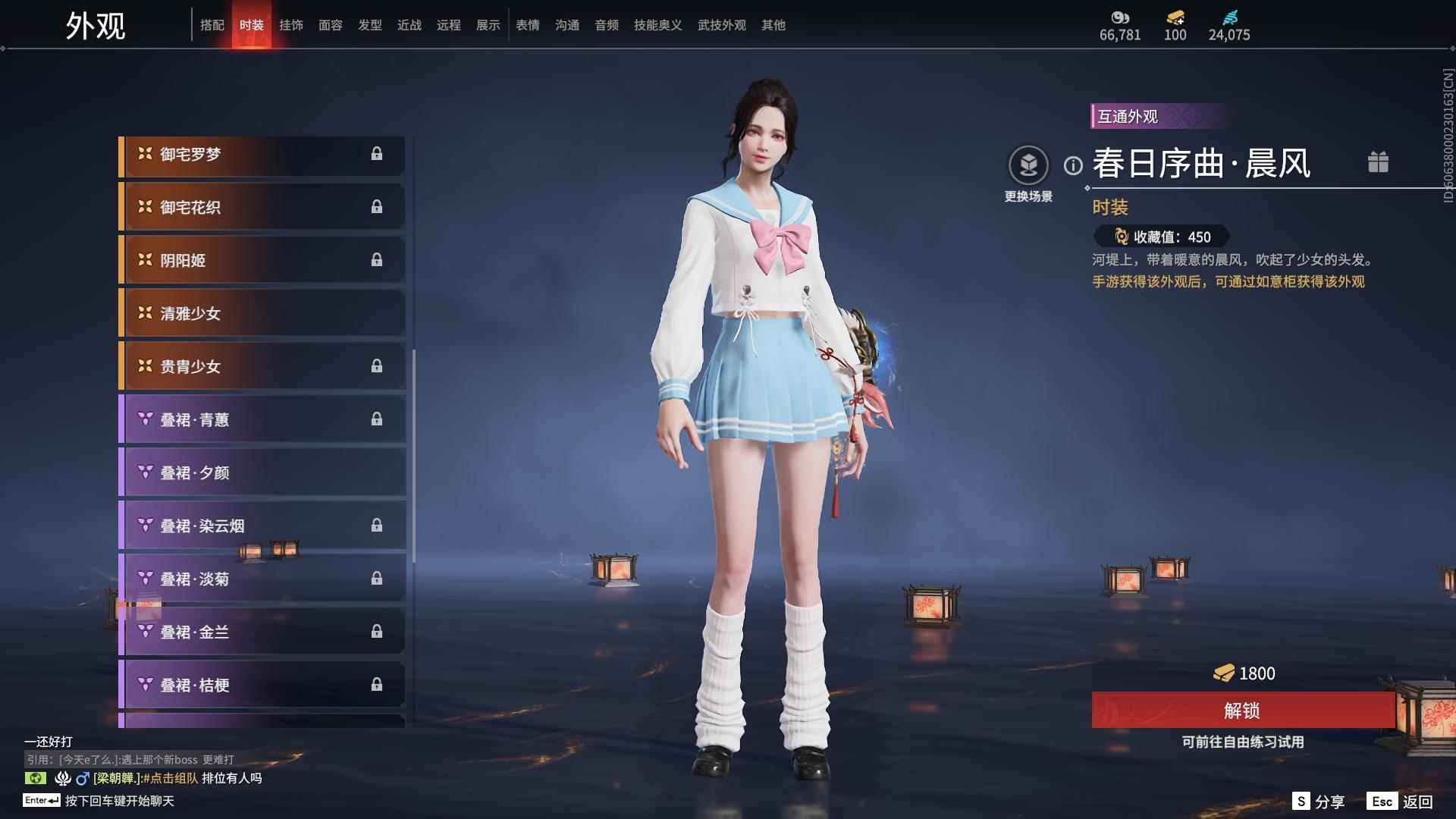Click the gift box icon next to outfit name
This screenshot has width=1456, height=819.
tap(1379, 162)
